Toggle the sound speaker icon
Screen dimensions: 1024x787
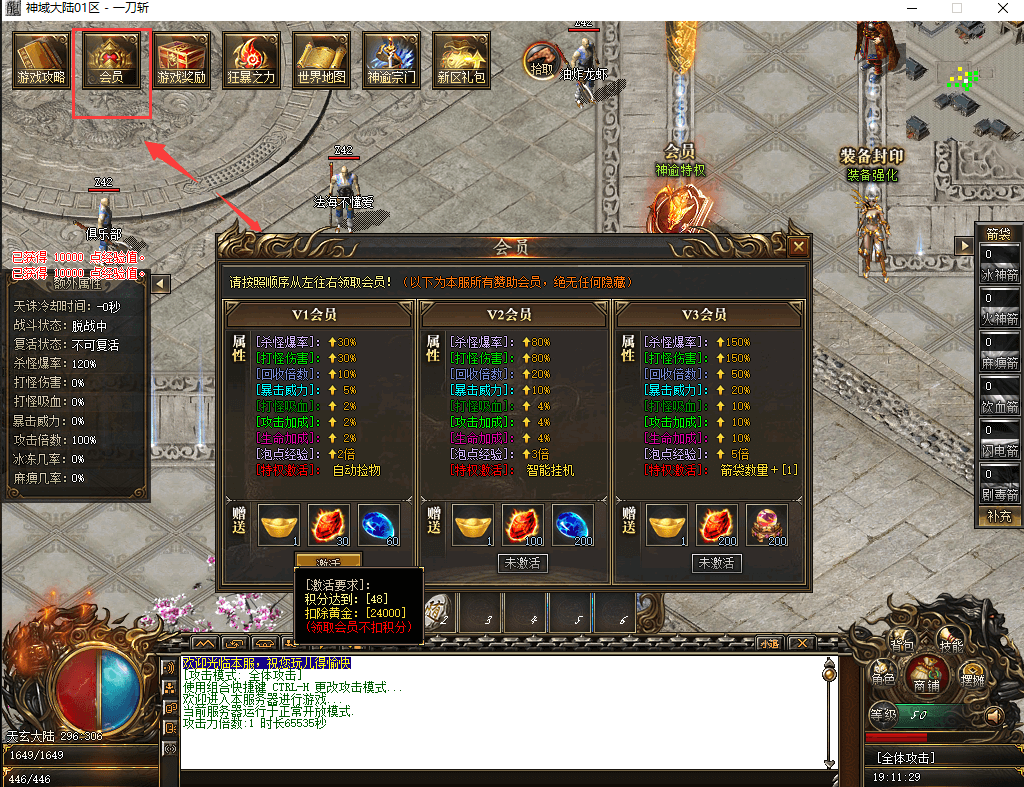[x=993, y=716]
